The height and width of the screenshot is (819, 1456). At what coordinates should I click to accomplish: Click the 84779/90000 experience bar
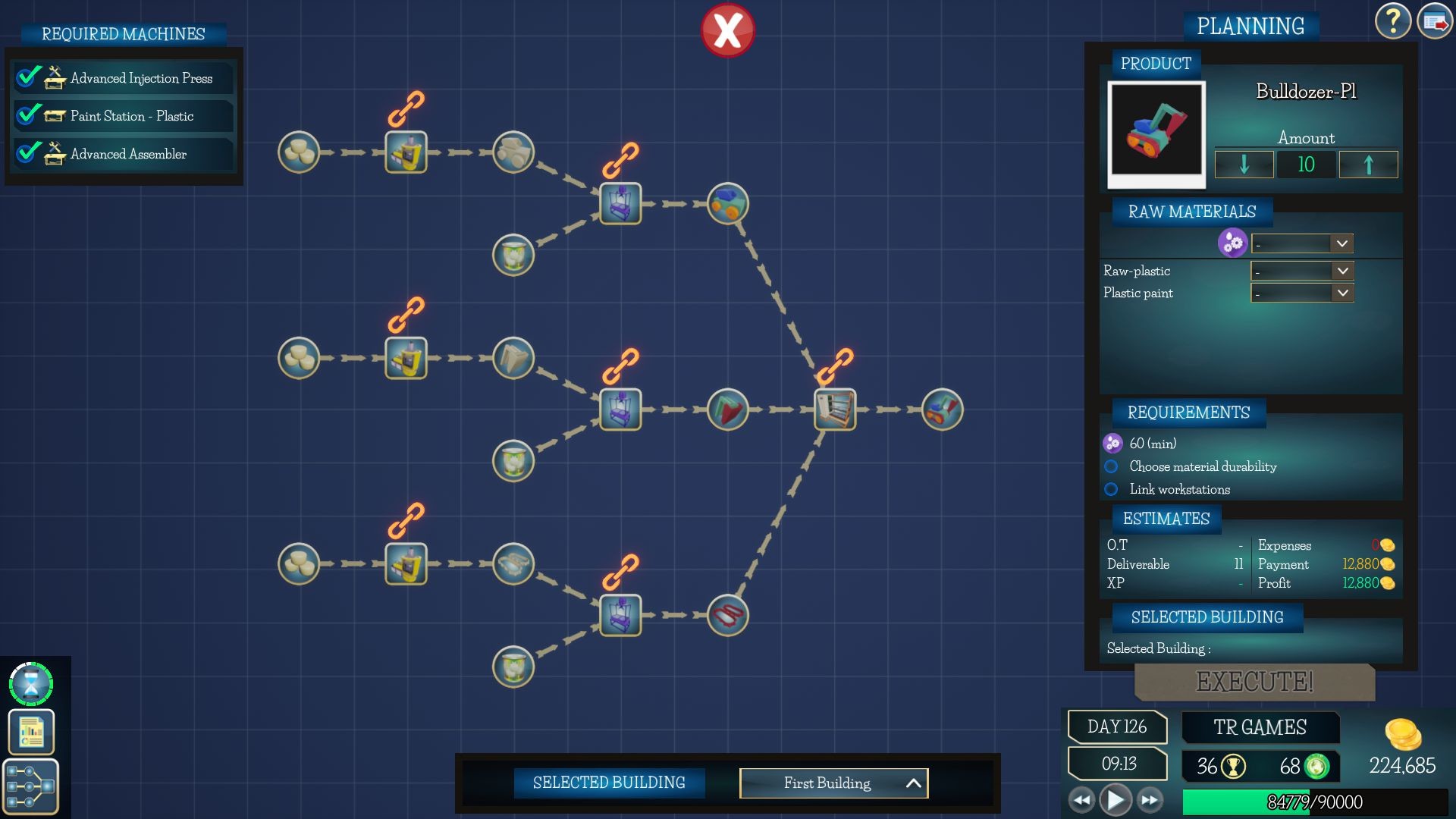1316,801
